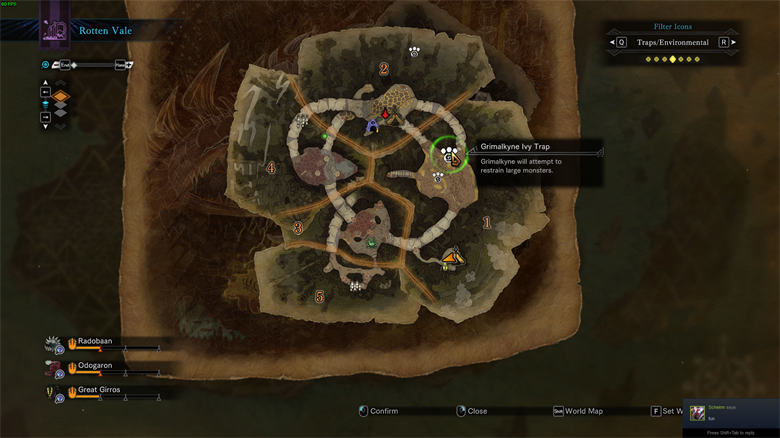Close the map using the Close option
The height and width of the screenshot is (438, 780).
coord(471,411)
